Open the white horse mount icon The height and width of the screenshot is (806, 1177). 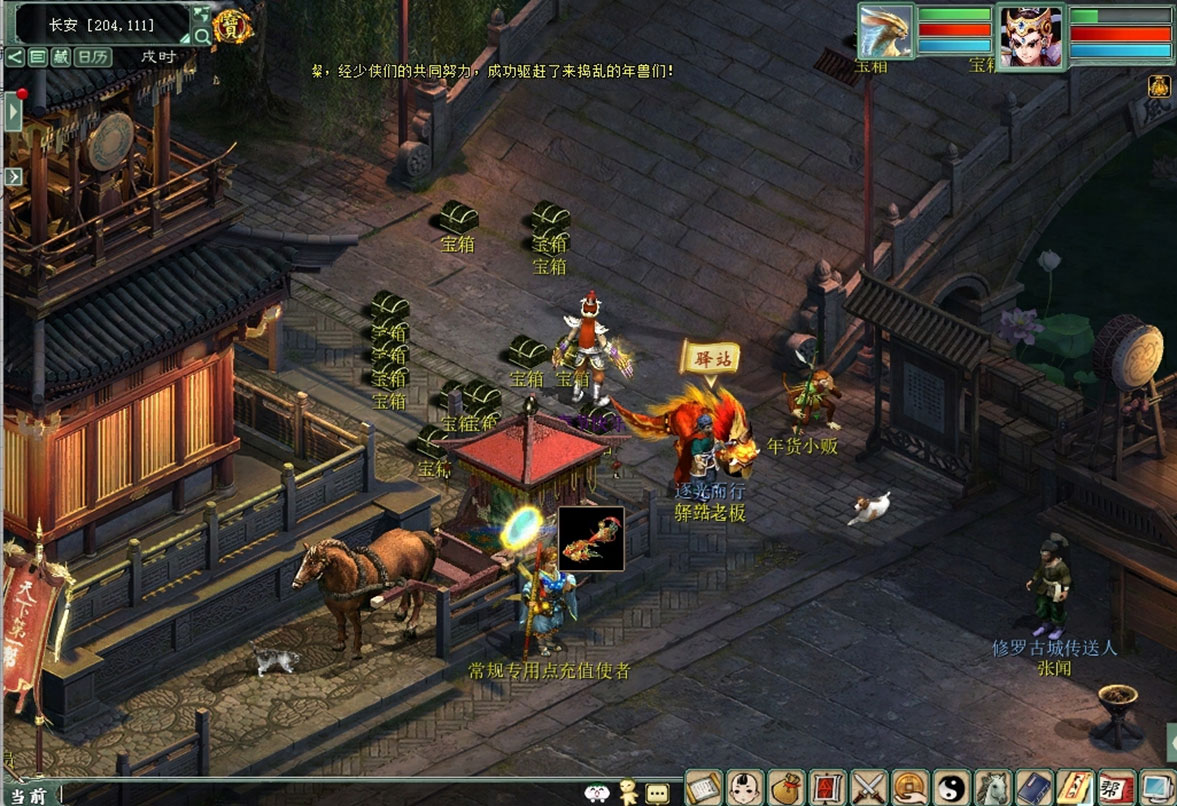click(x=992, y=788)
